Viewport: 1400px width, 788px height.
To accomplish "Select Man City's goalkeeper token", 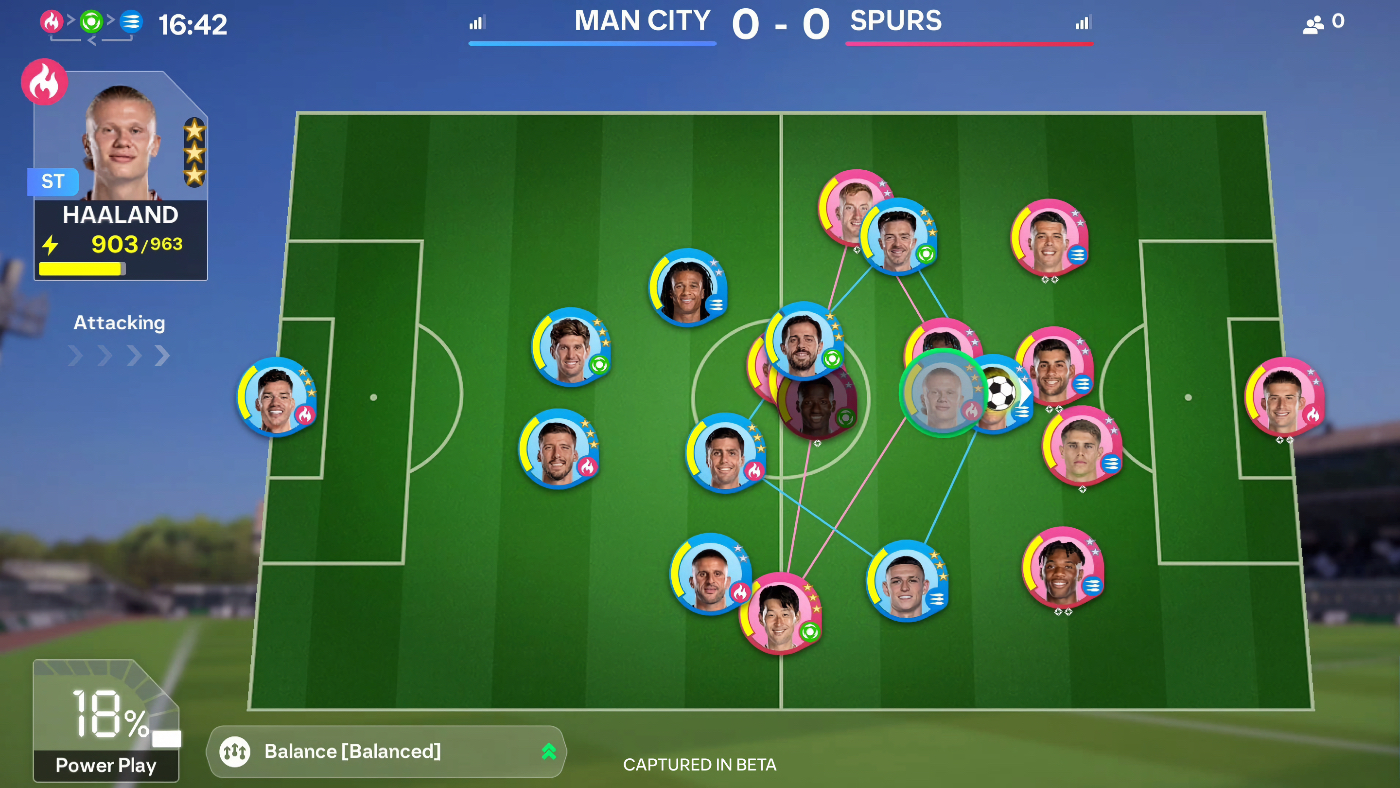I will pyautogui.click(x=276, y=396).
